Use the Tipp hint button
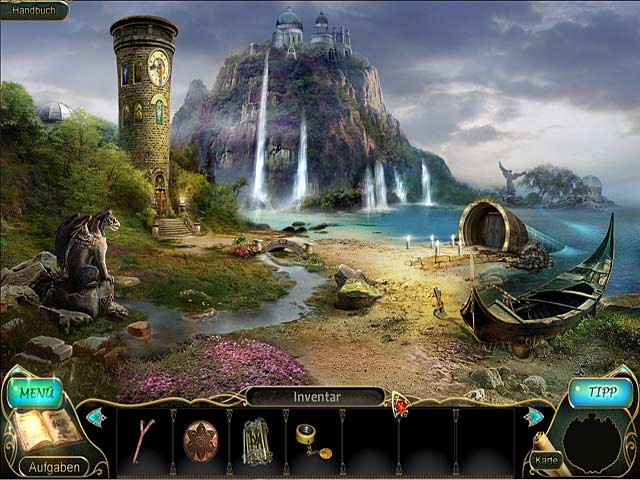This screenshot has height=480, width=640. [x=601, y=392]
